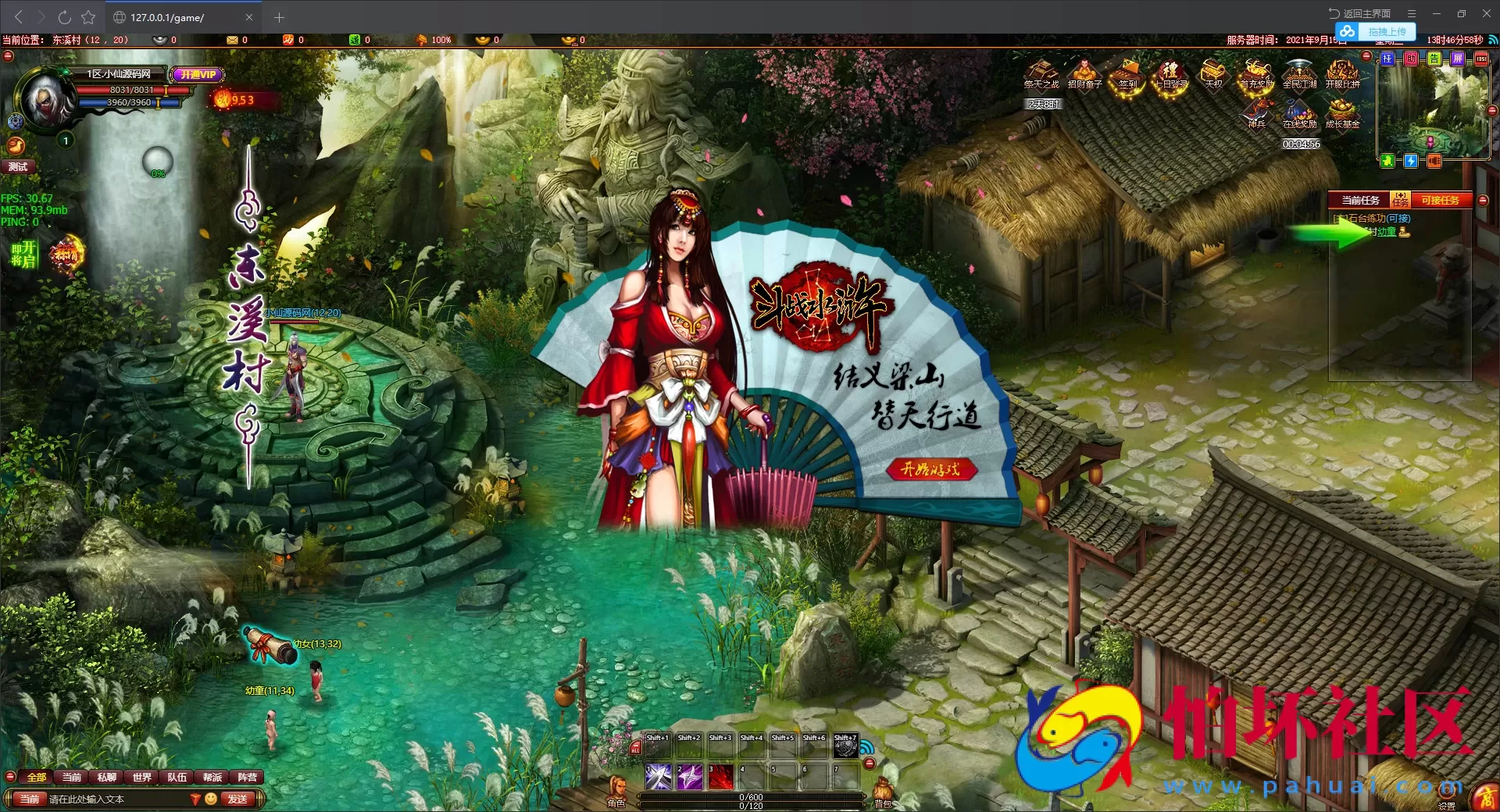This screenshot has height=812, width=1500.
Task: Open the 全民江湖 event icon
Action: point(1300,73)
